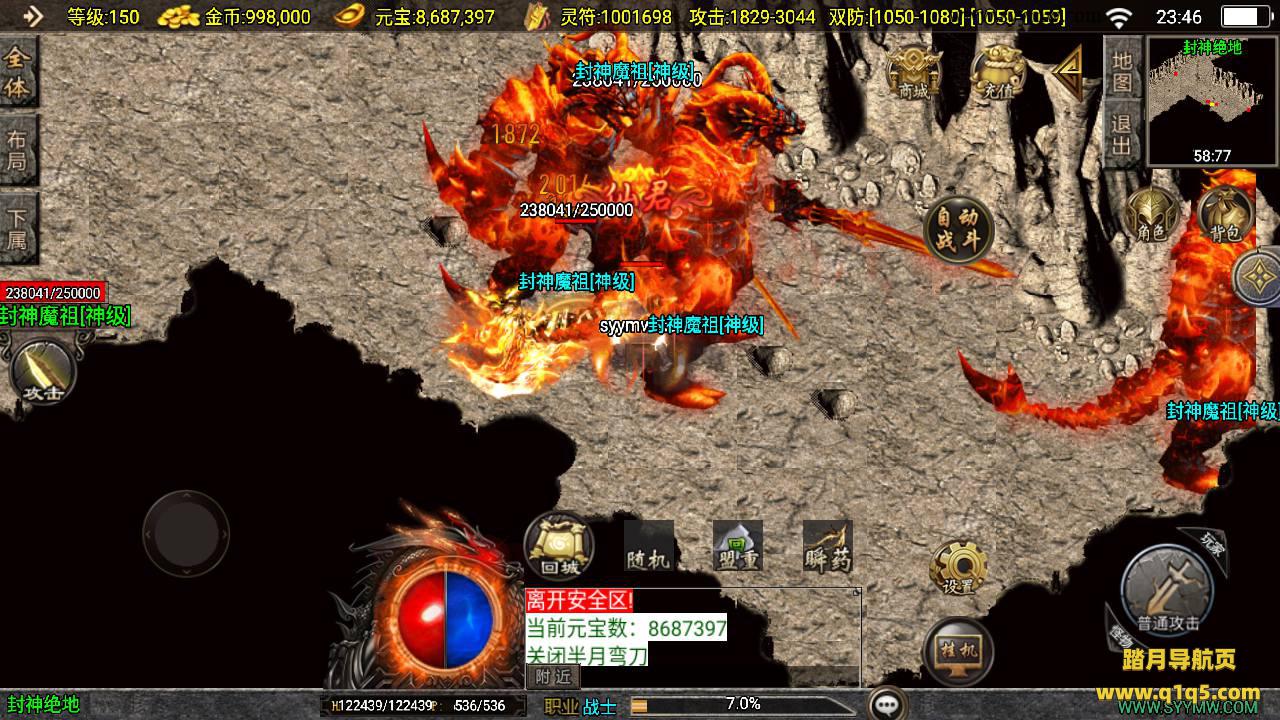Open the chat speech bubble button
Screen dimensions: 1280x720
pyautogui.click(x=887, y=704)
